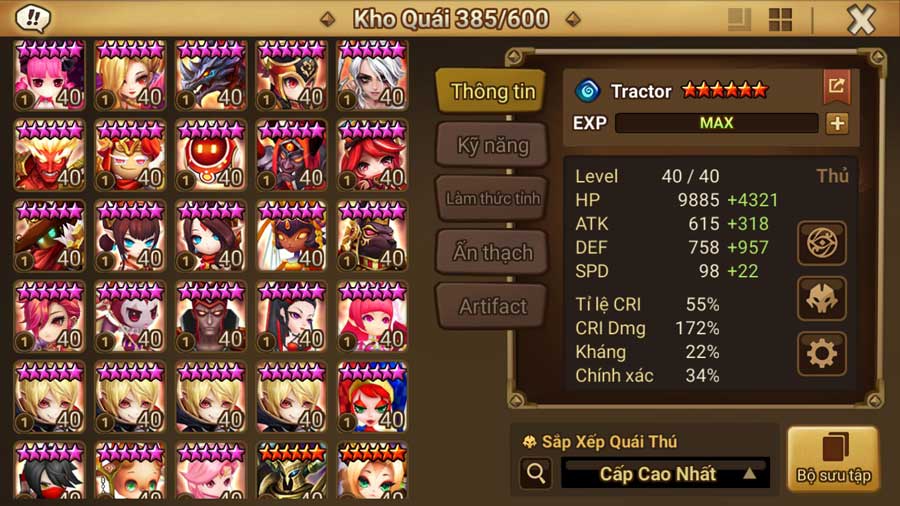Switch to the four-square grid view

click(780, 20)
